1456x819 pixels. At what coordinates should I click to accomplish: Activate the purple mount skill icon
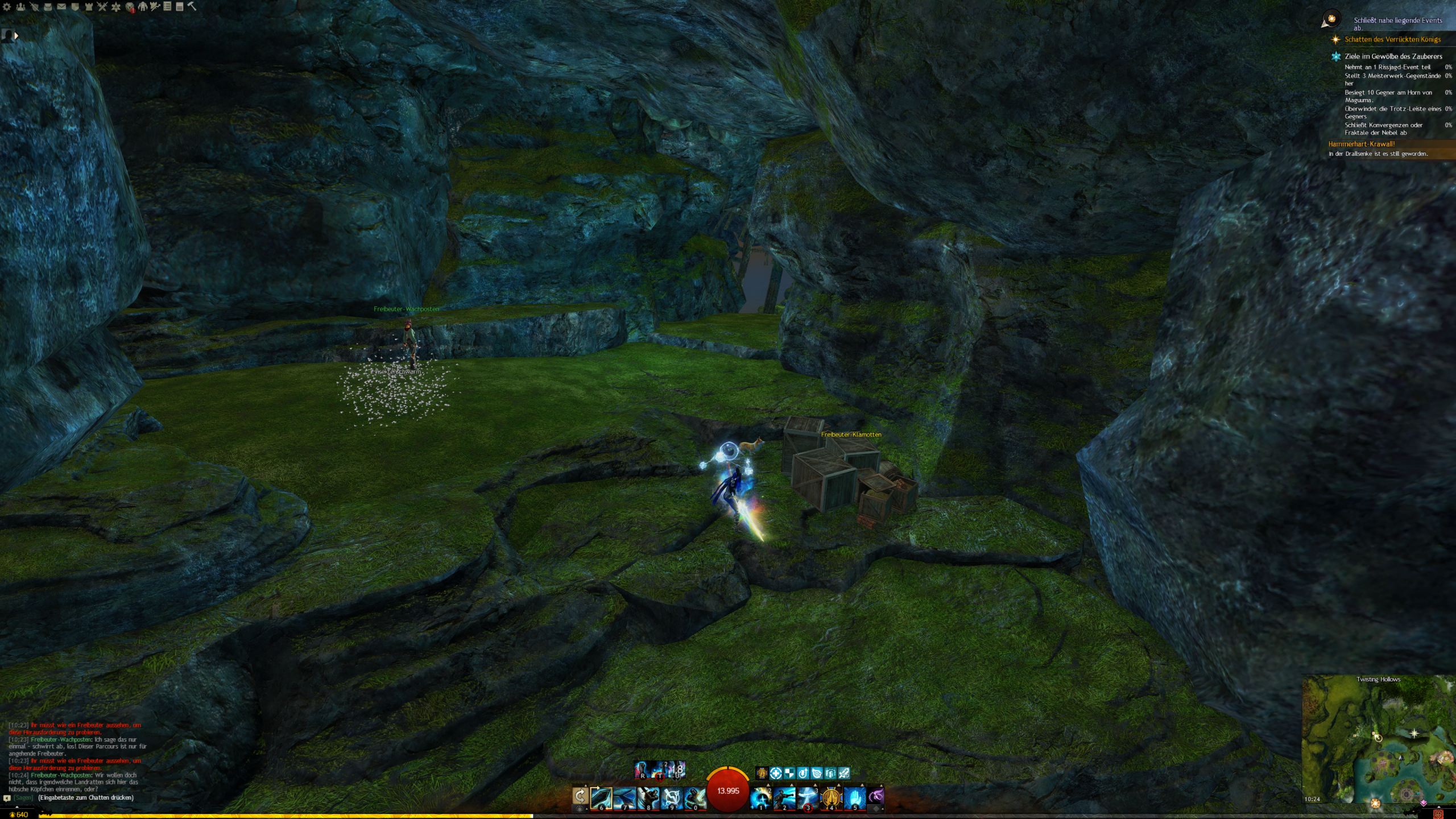tap(876, 796)
